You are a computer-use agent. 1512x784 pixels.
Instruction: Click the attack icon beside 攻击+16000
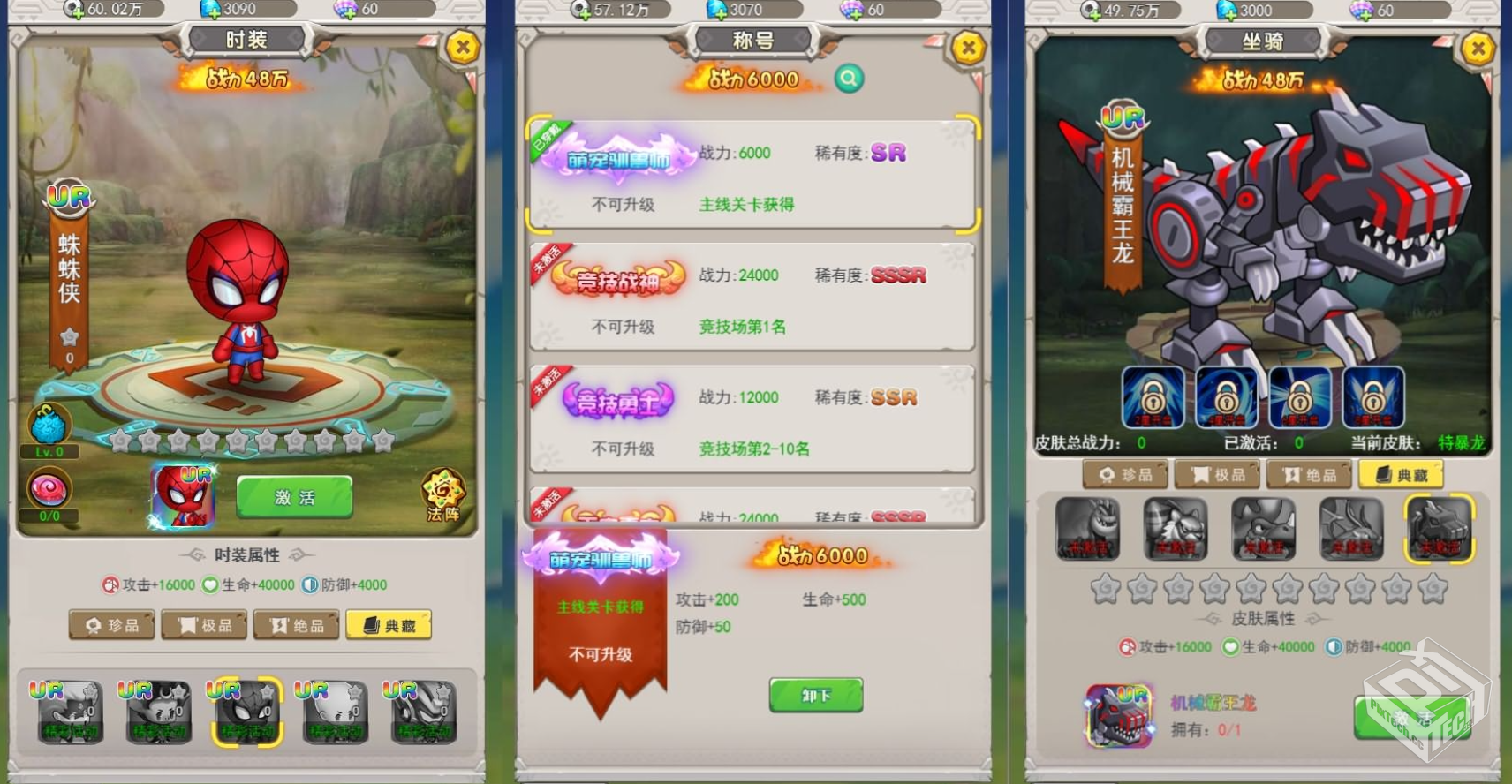click(x=110, y=584)
